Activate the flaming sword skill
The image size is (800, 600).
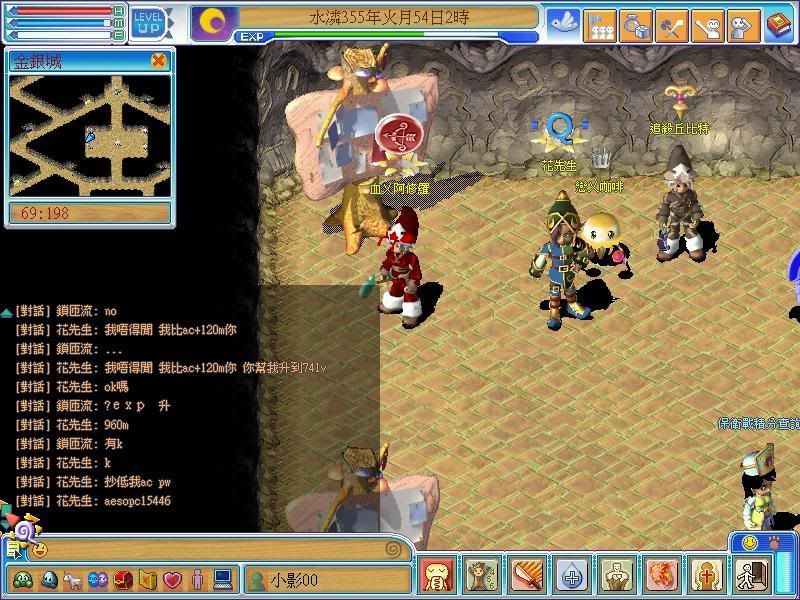[525, 576]
